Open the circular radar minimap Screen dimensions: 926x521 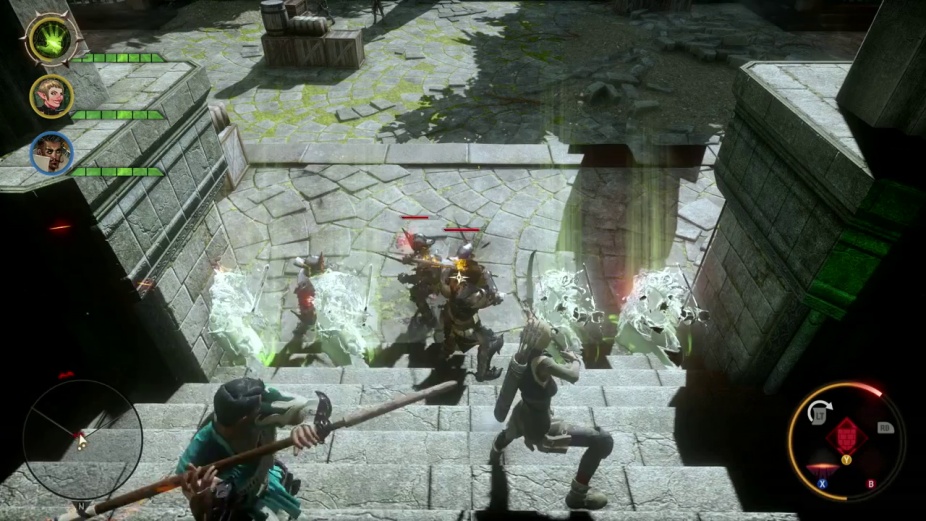click(x=82, y=439)
